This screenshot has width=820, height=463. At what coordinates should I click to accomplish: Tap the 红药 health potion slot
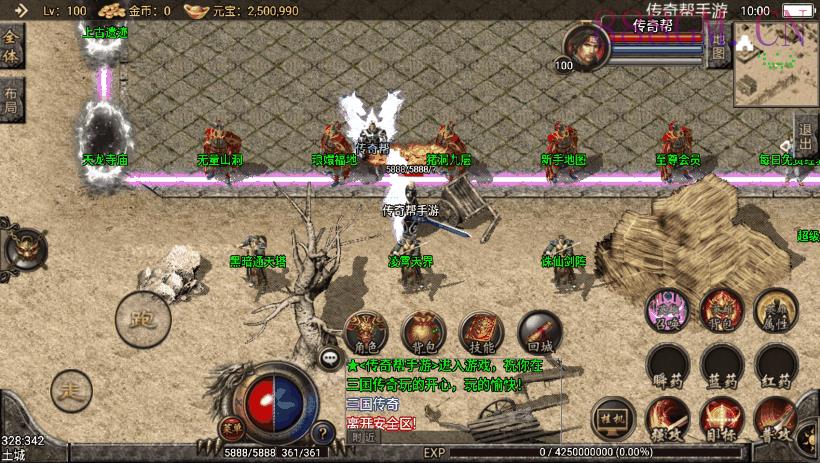774,364
